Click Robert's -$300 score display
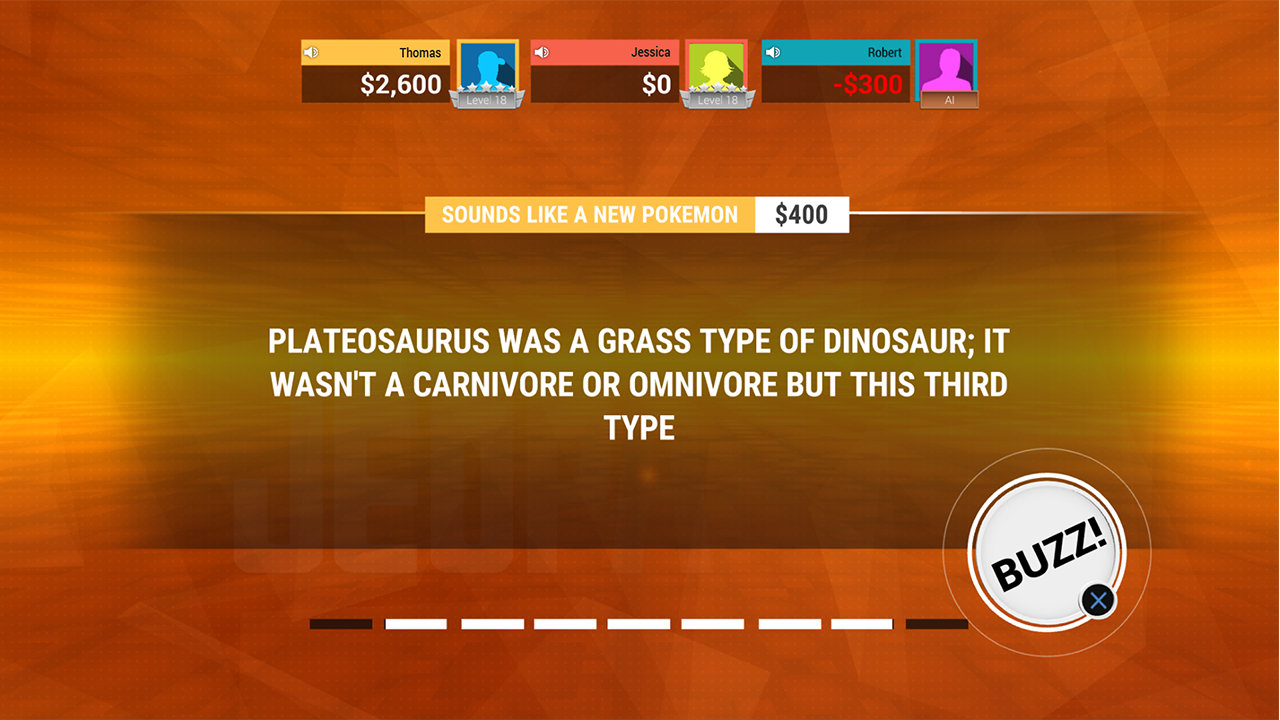Viewport: 1280px width, 720px height. pos(868,85)
